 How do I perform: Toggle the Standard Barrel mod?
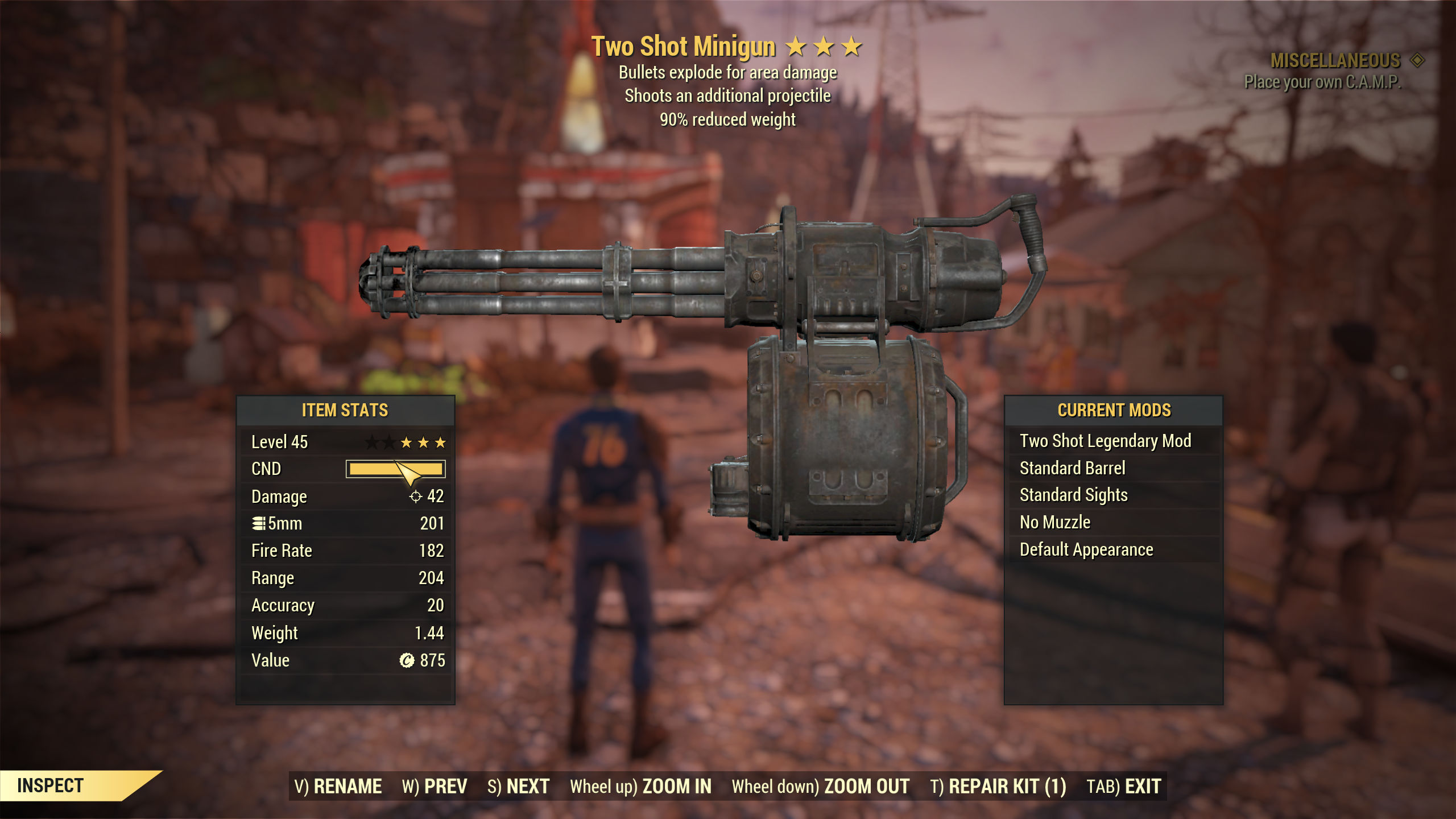(1073, 468)
